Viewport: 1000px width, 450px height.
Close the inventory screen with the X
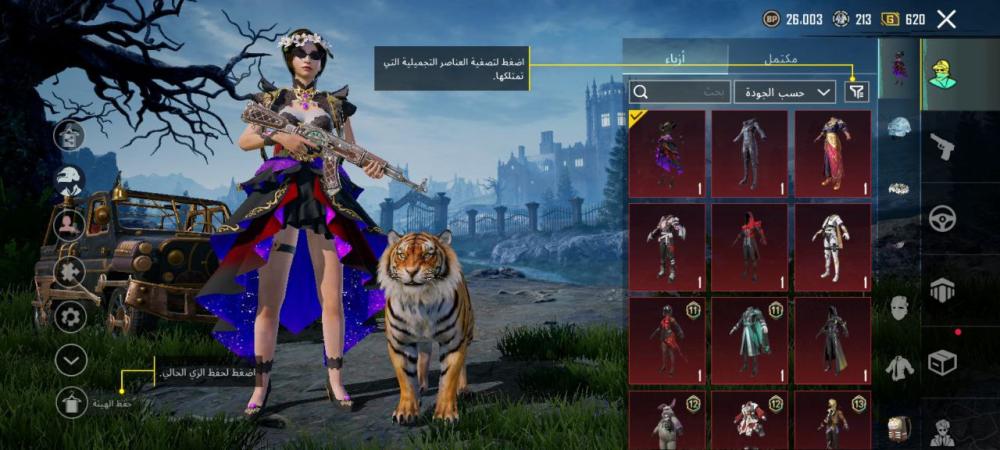tap(946, 19)
